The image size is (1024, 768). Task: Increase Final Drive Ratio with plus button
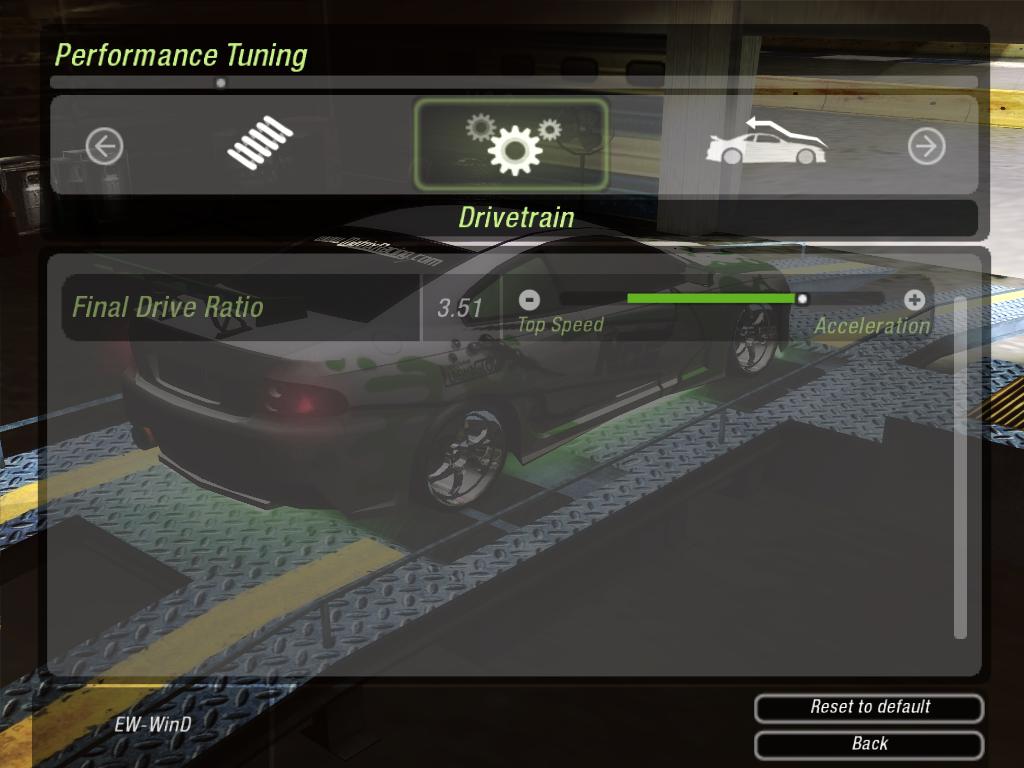point(914,298)
